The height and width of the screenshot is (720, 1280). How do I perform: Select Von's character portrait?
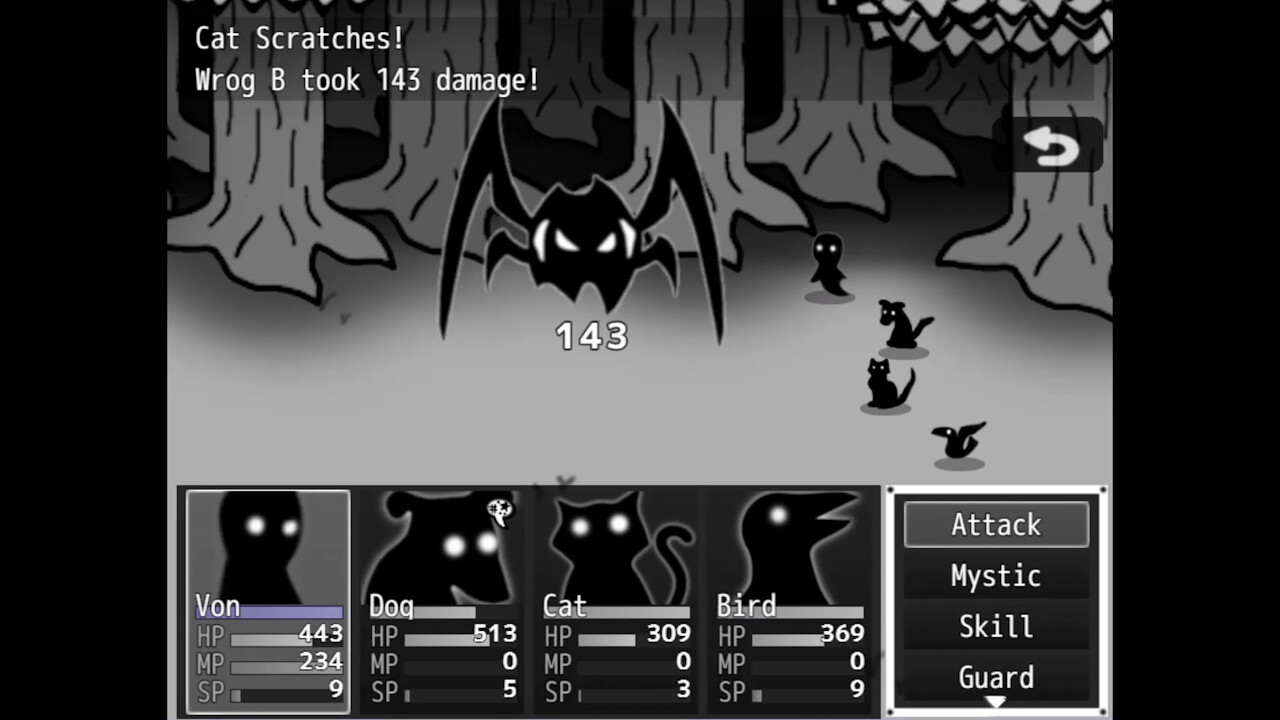(268, 545)
